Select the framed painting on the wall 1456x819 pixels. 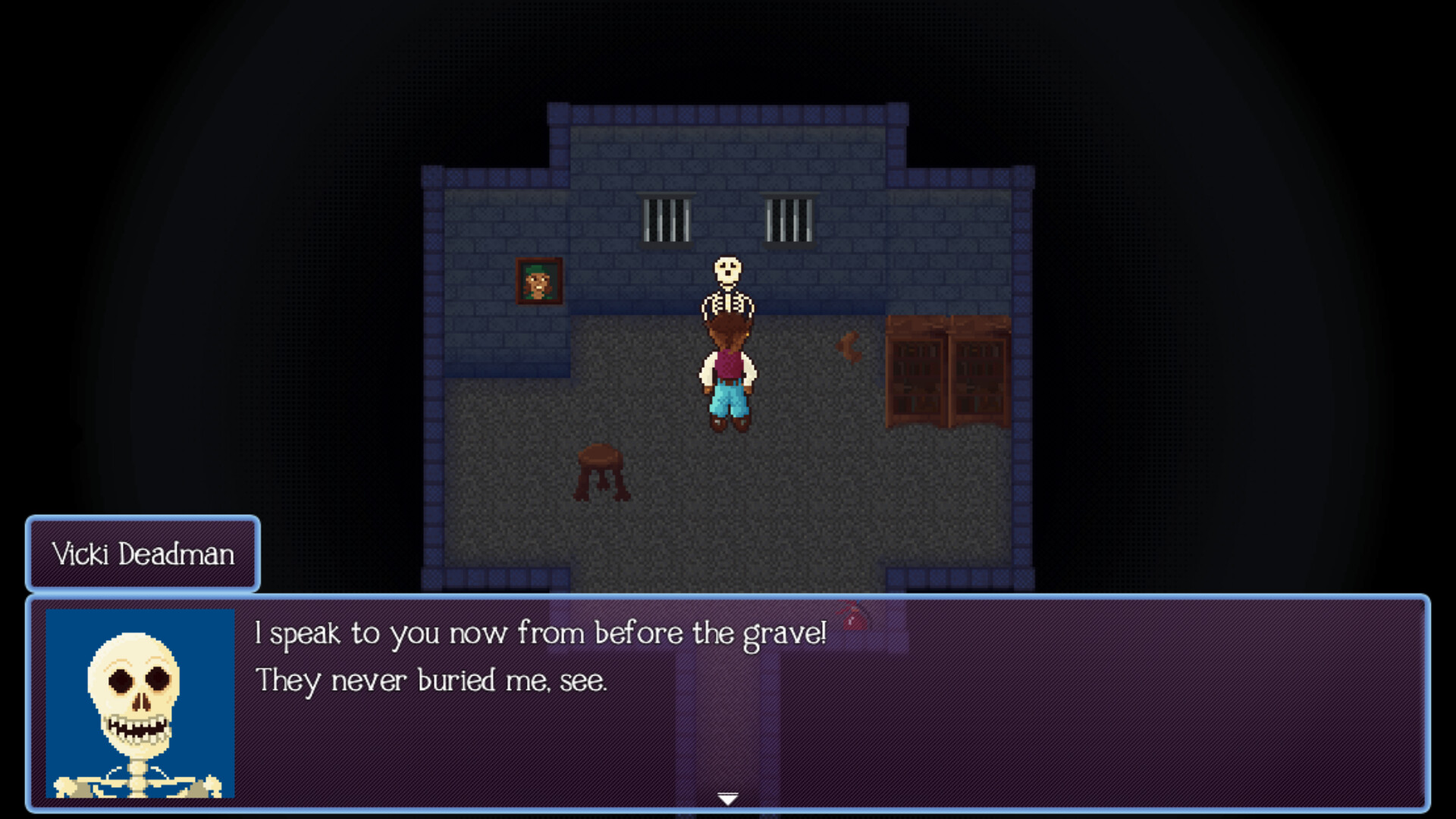tap(538, 279)
